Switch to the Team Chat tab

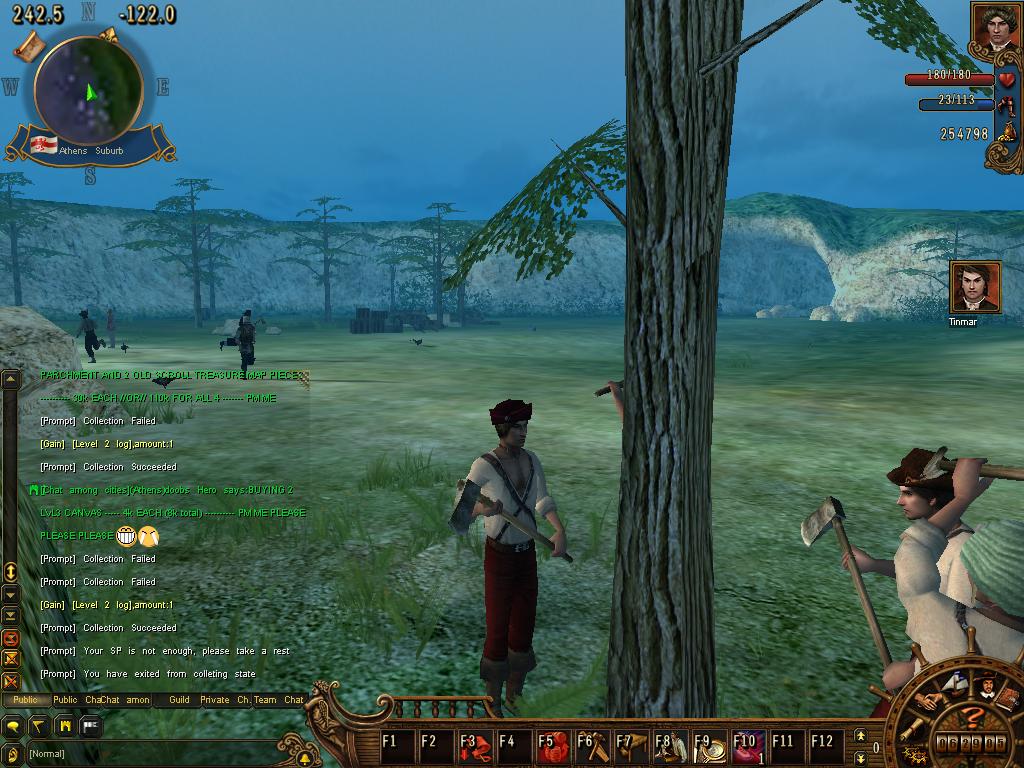[x=278, y=700]
